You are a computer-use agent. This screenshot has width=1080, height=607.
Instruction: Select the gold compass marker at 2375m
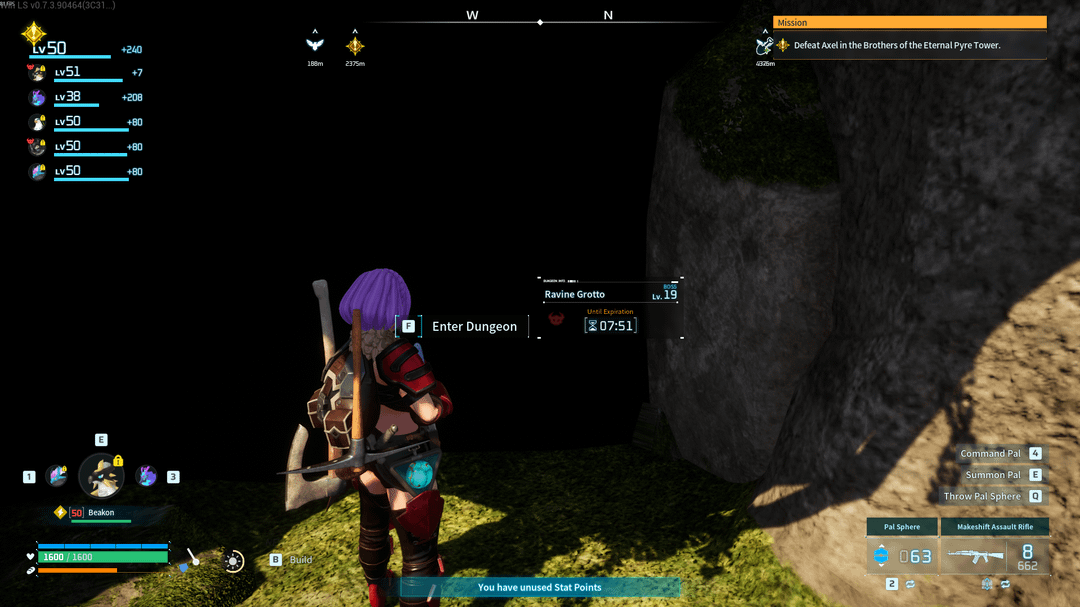pyautogui.click(x=355, y=45)
